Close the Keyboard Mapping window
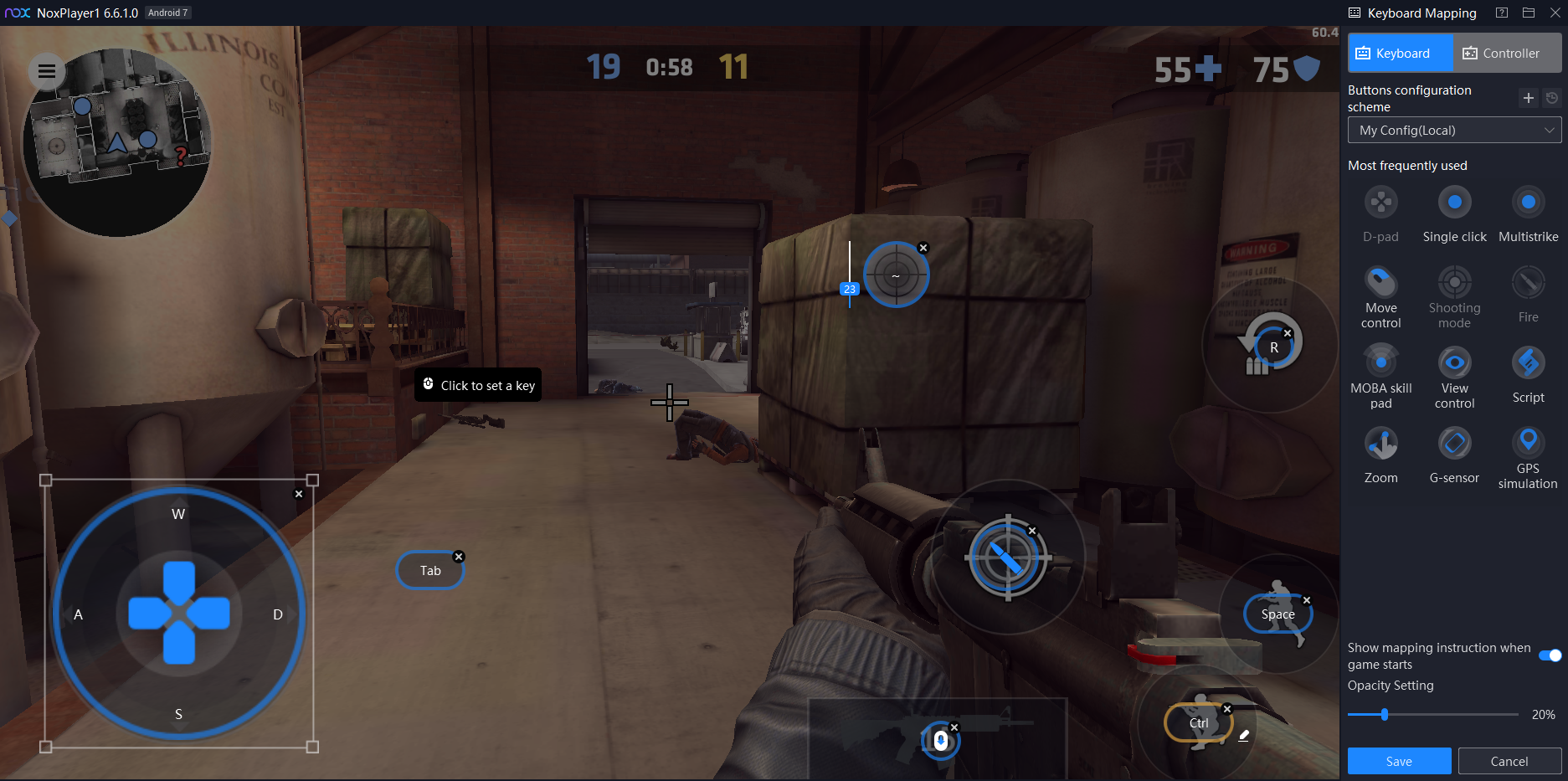Viewport: 1568px width, 781px height. coord(1555,13)
